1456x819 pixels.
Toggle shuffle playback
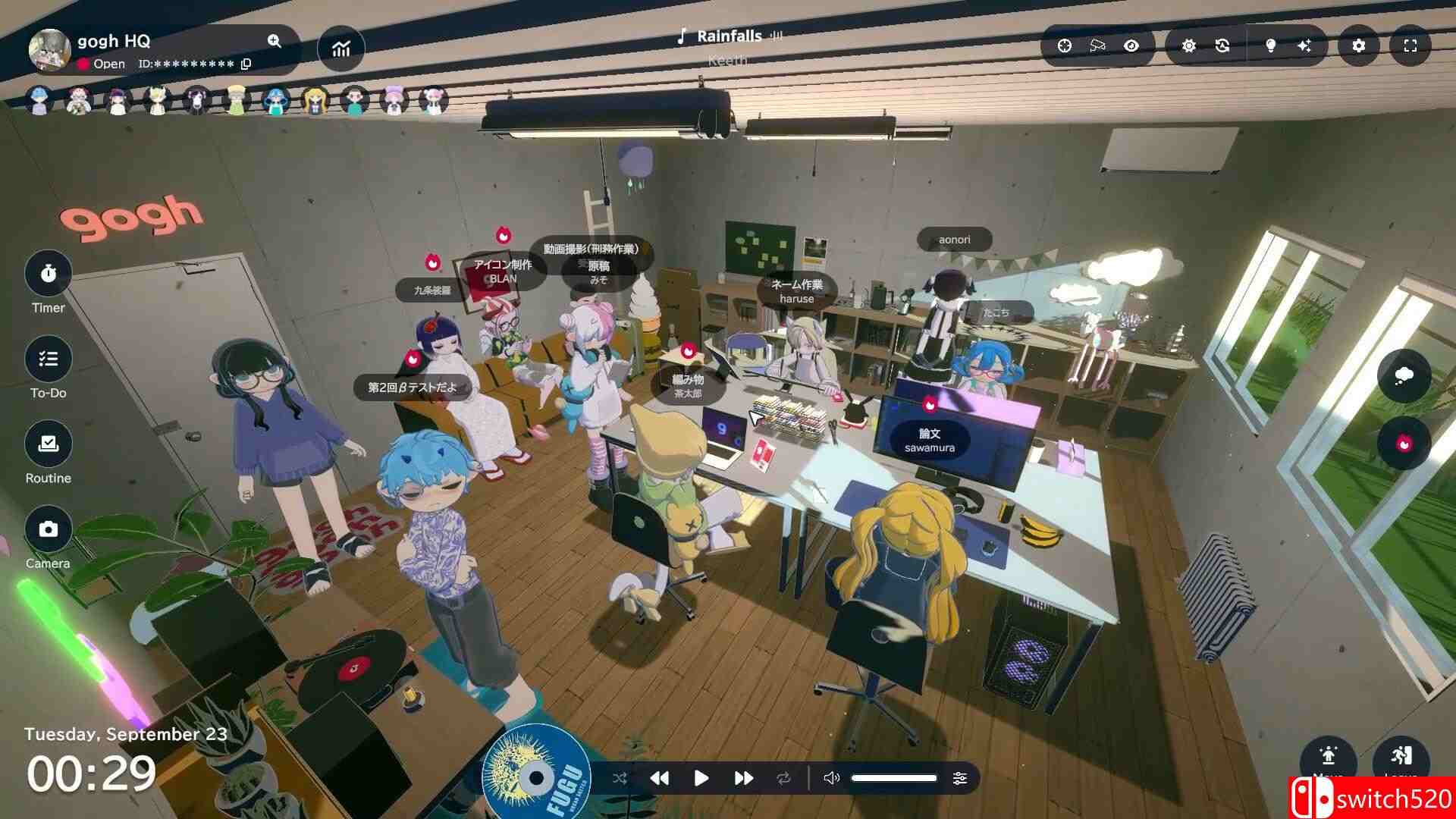pos(619,778)
